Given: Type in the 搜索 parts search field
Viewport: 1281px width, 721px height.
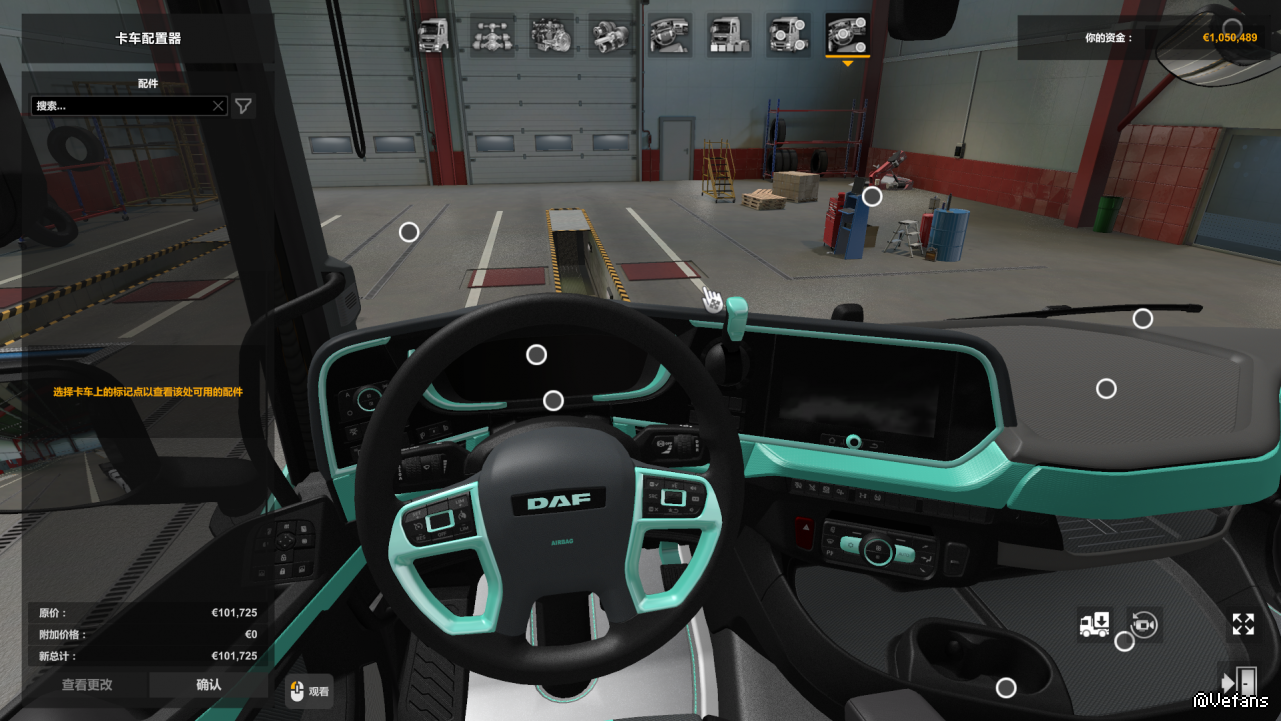Looking at the screenshot, I should (x=120, y=106).
